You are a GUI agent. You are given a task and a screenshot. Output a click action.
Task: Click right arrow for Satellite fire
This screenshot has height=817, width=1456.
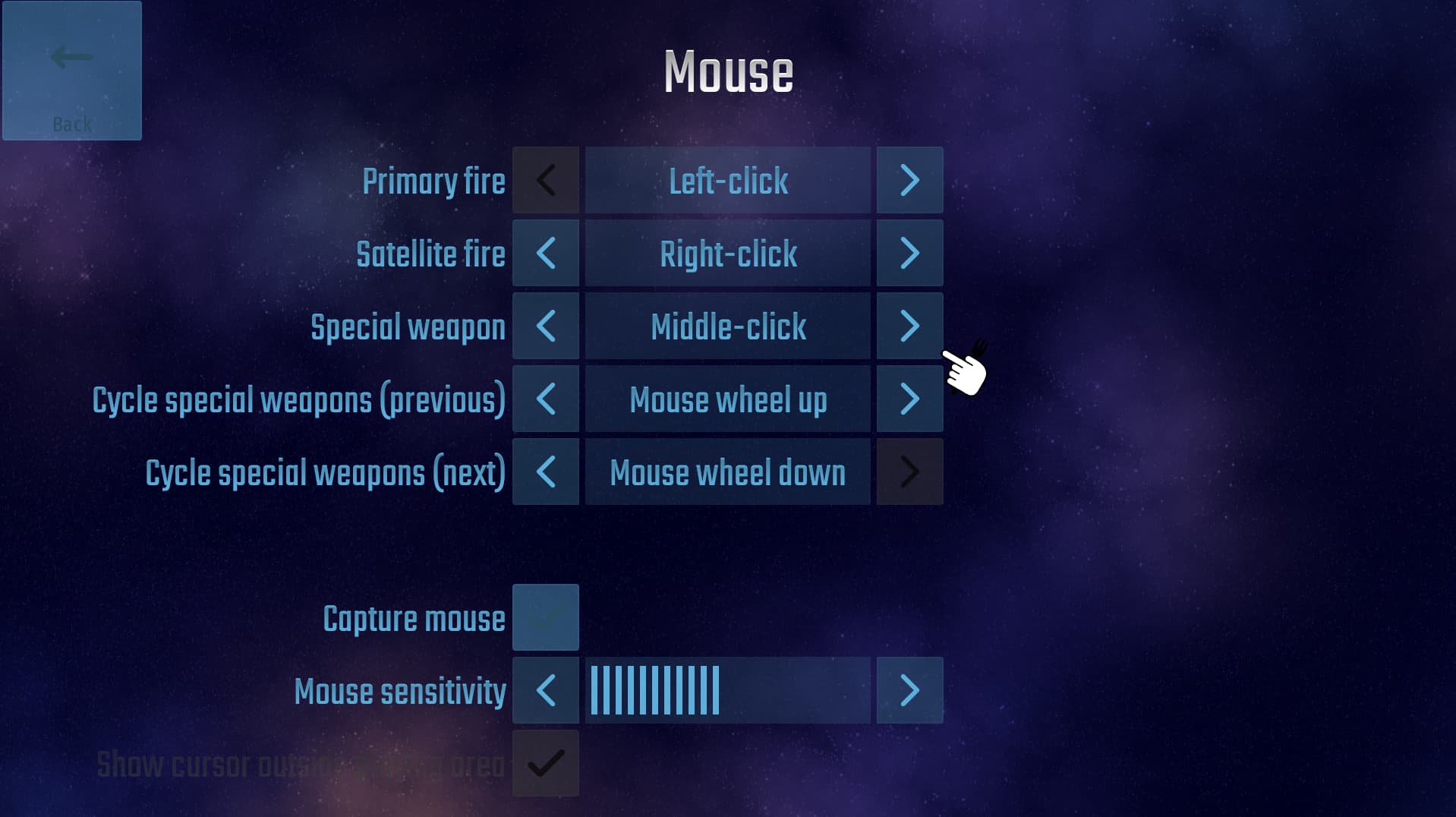pos(909,253)
